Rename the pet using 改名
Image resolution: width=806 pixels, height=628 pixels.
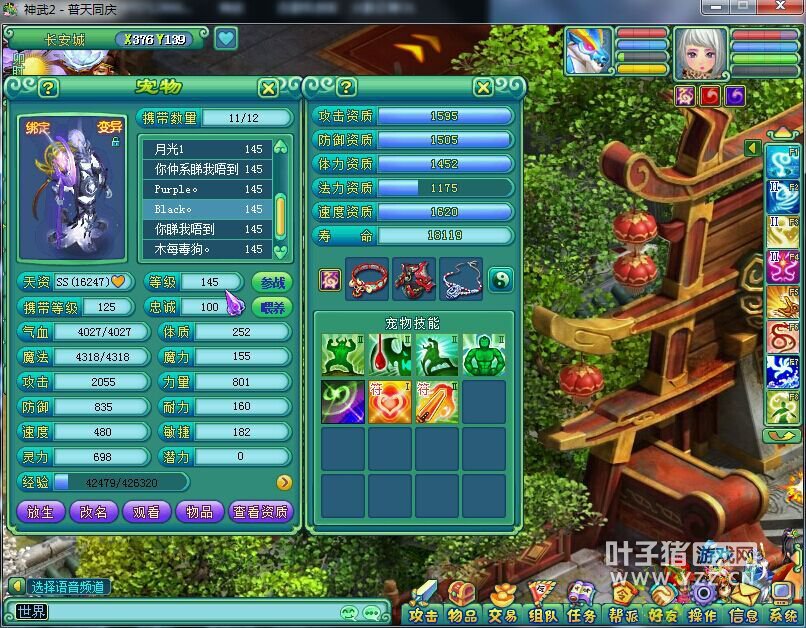93,511
